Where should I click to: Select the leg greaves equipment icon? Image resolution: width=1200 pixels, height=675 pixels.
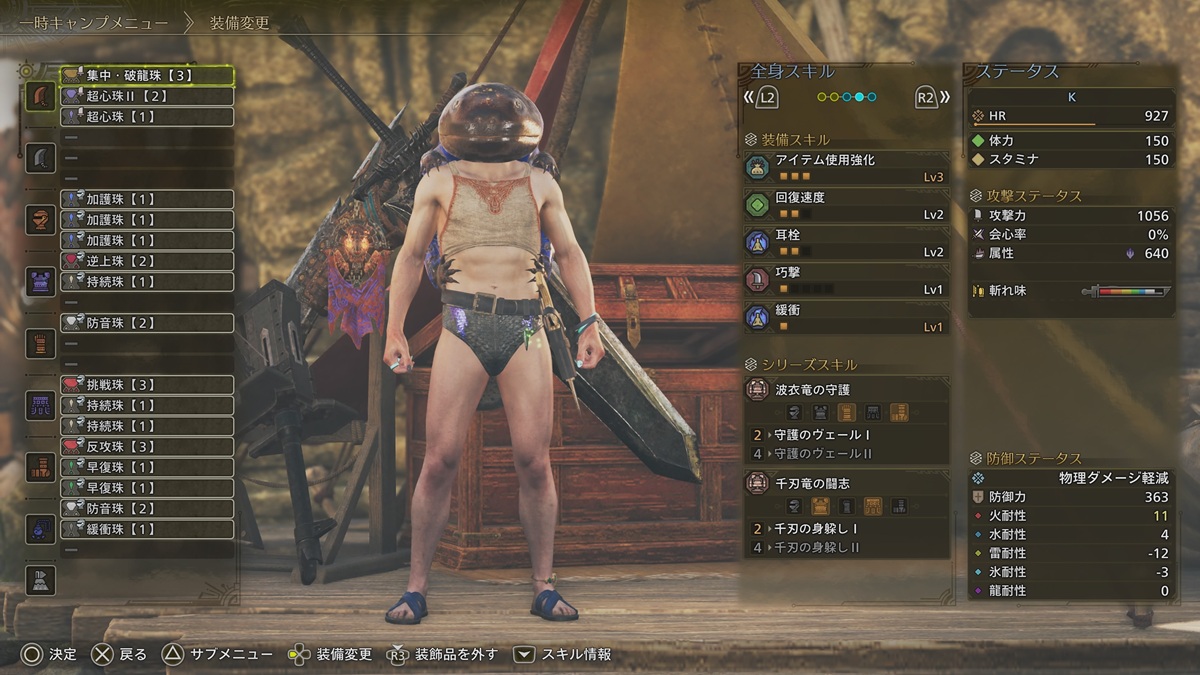coord(40,467)
